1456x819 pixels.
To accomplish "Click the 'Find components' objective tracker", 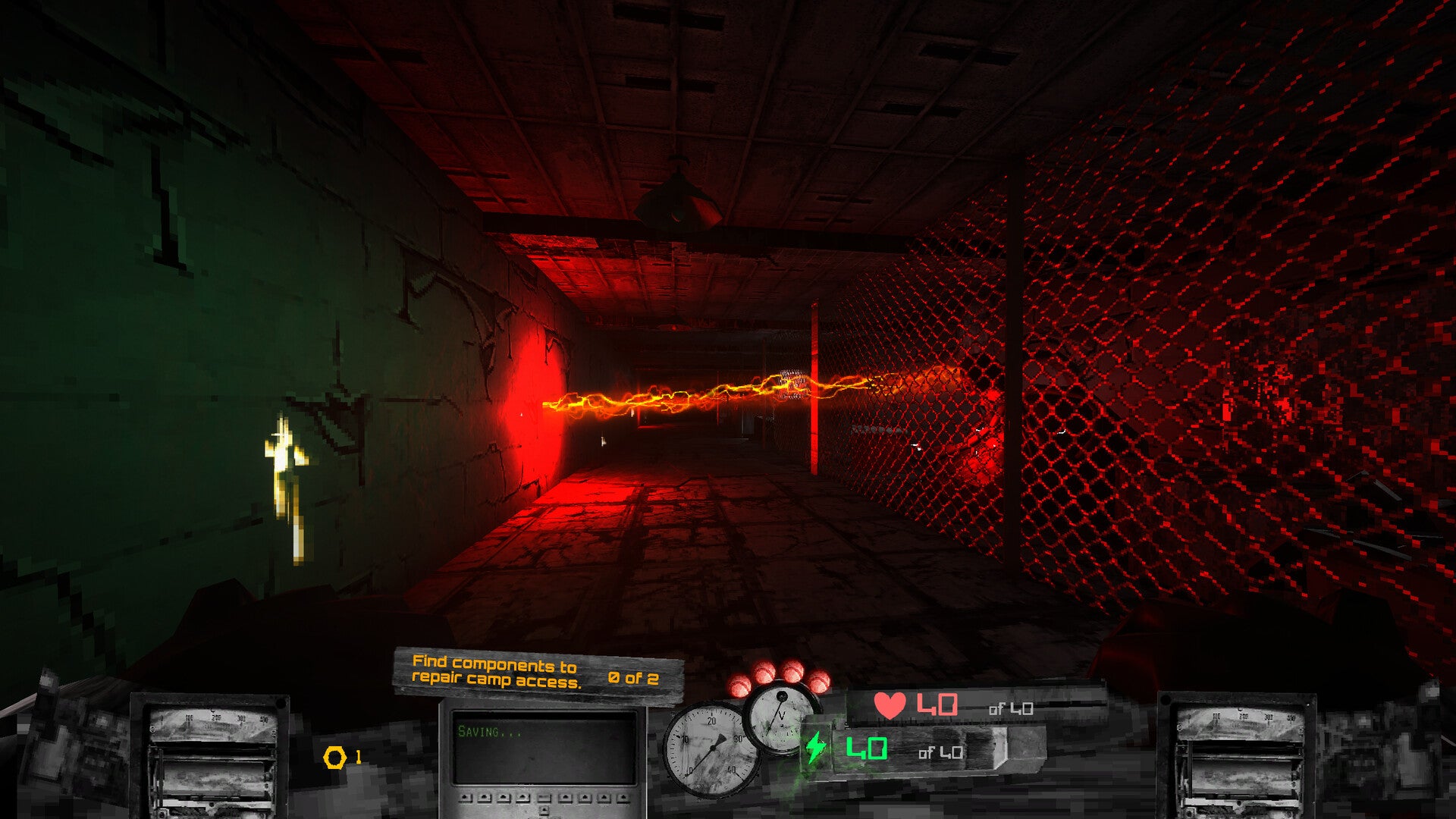I will (535, 673).
